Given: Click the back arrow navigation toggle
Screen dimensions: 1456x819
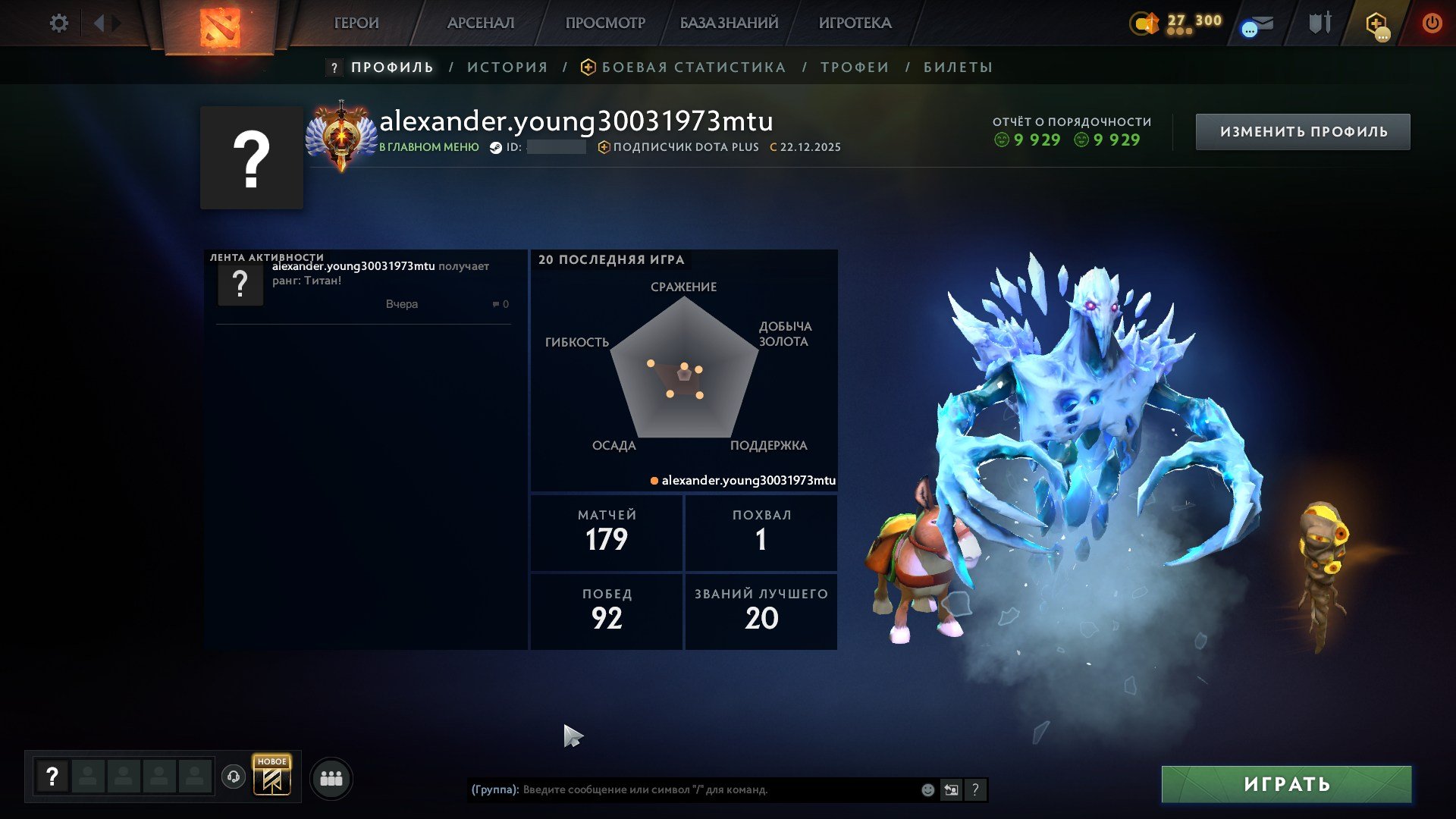Looking at the screenshot, I should coord(99,22).
